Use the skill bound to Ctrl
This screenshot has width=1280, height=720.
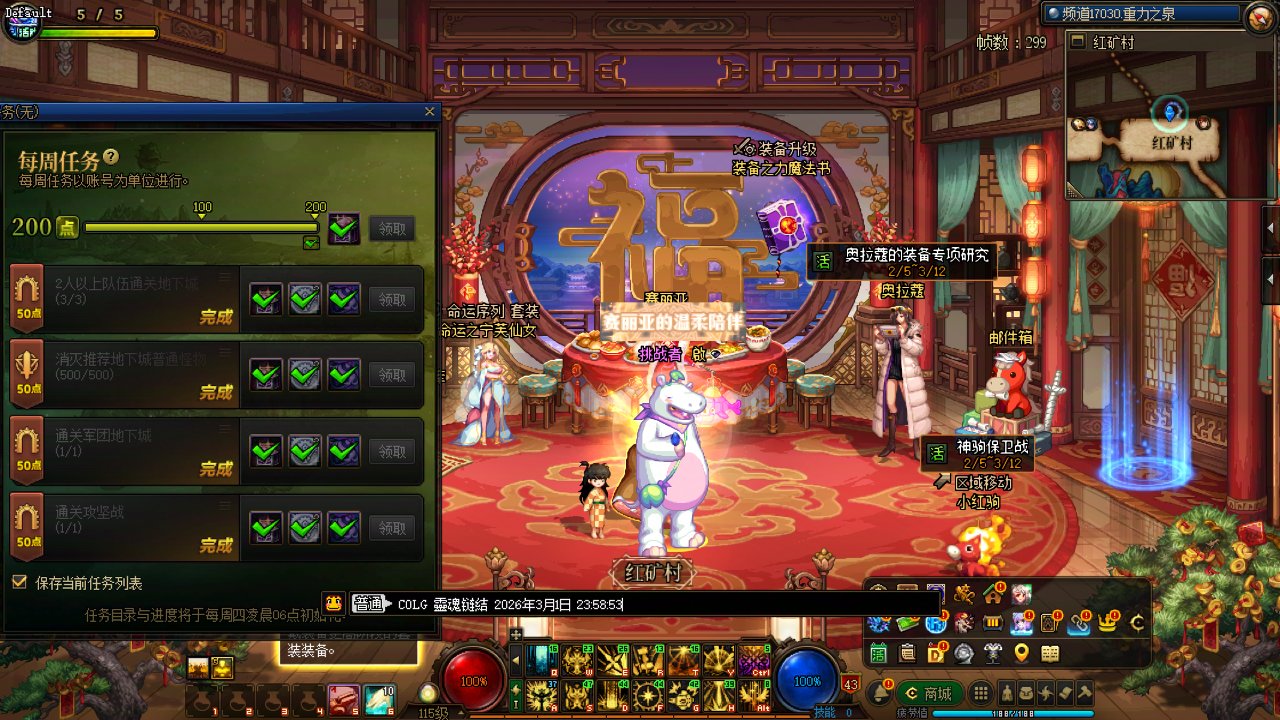click(753, 661)
